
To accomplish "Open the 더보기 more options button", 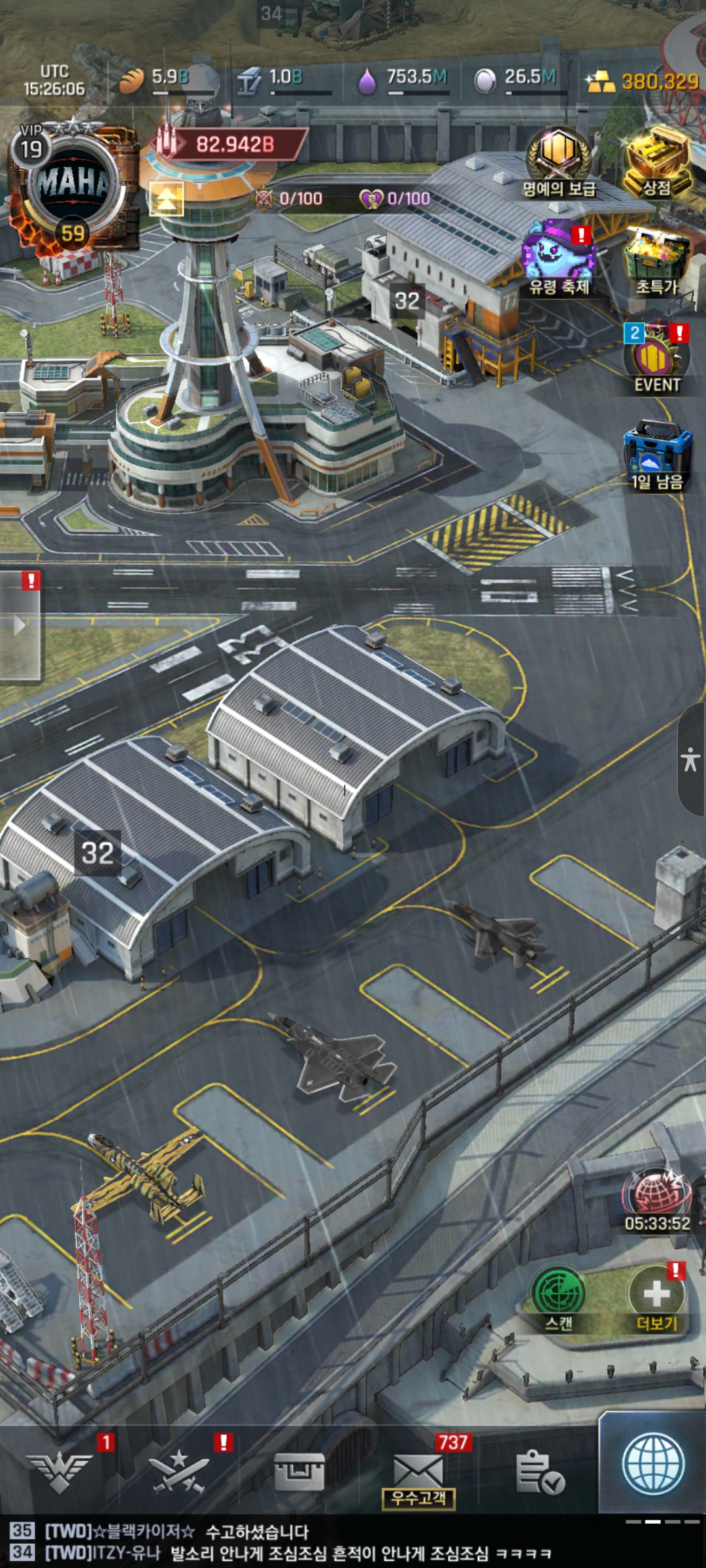I will click(x=657, y=1297).
